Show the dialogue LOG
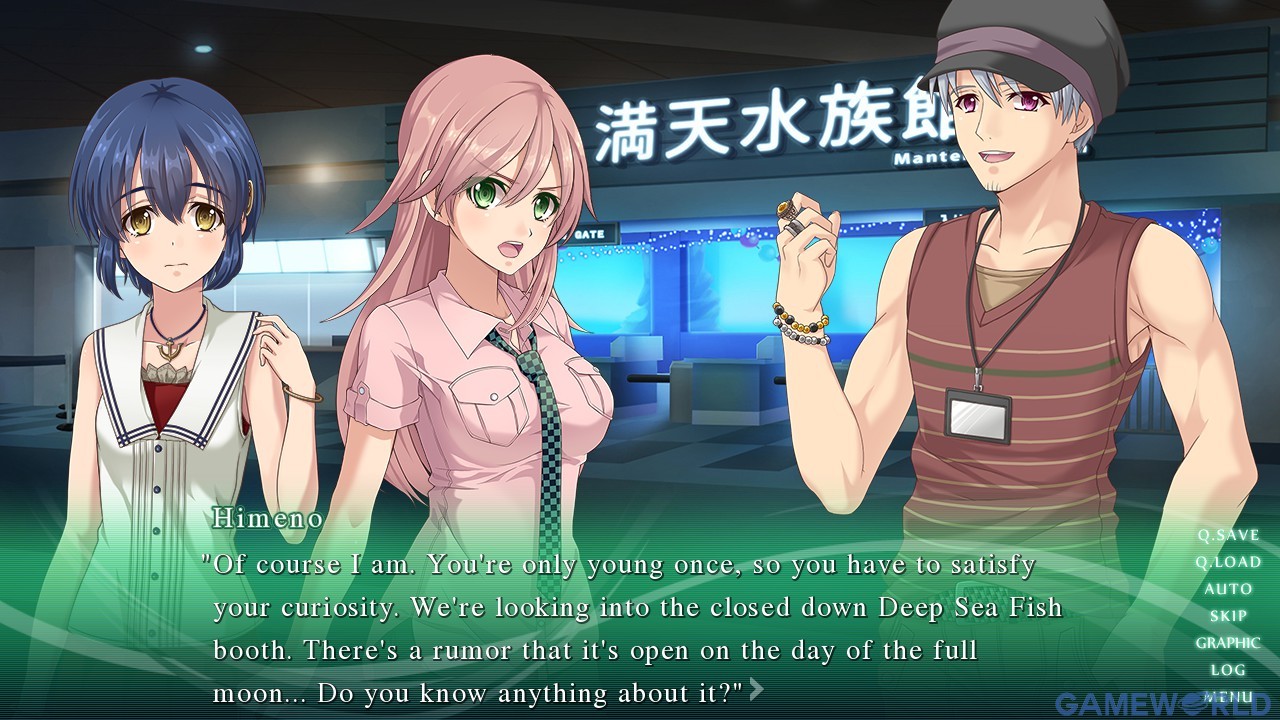Viewport: 1280px width, 720px height. 1228,670
